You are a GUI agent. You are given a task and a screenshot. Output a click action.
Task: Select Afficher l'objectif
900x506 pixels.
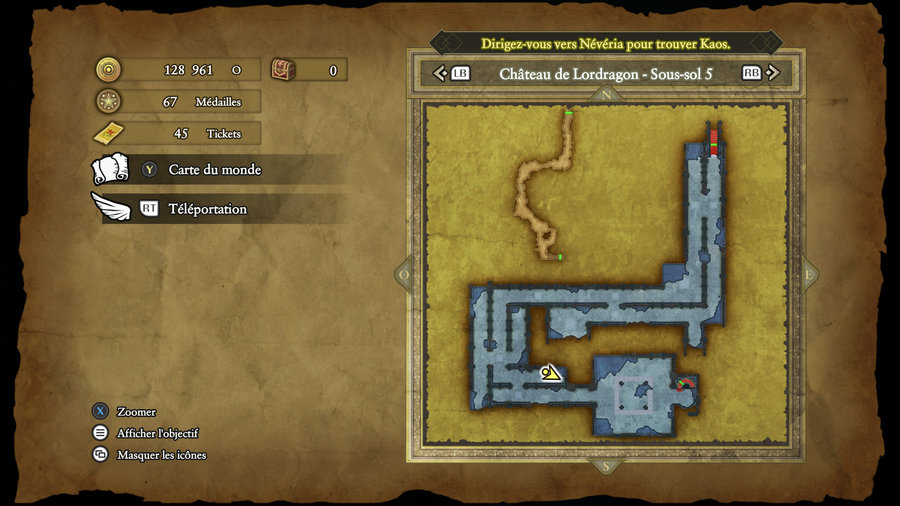point(157,433)
